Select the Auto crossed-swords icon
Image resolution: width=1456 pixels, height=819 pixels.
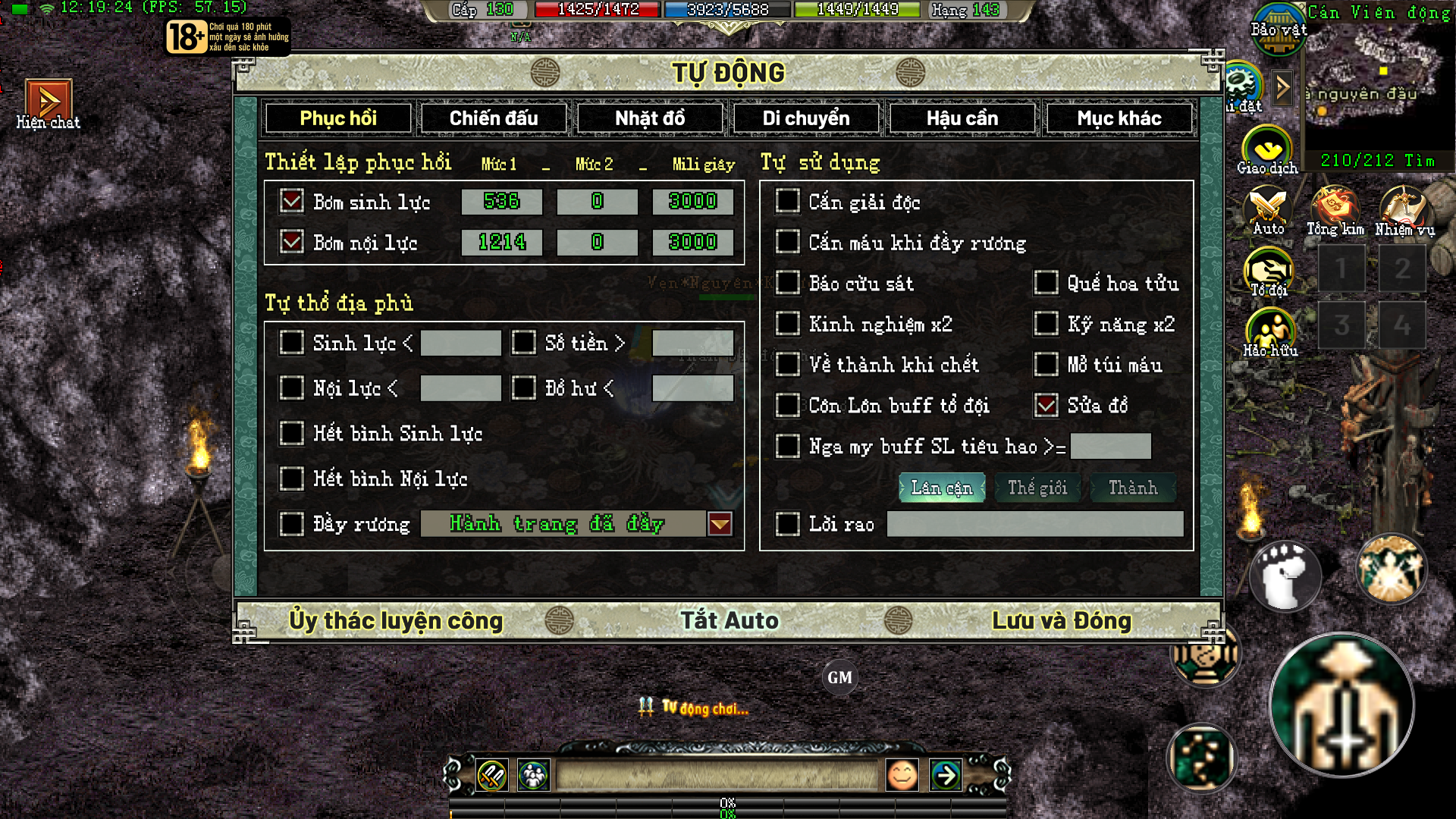click(1269, 206)
